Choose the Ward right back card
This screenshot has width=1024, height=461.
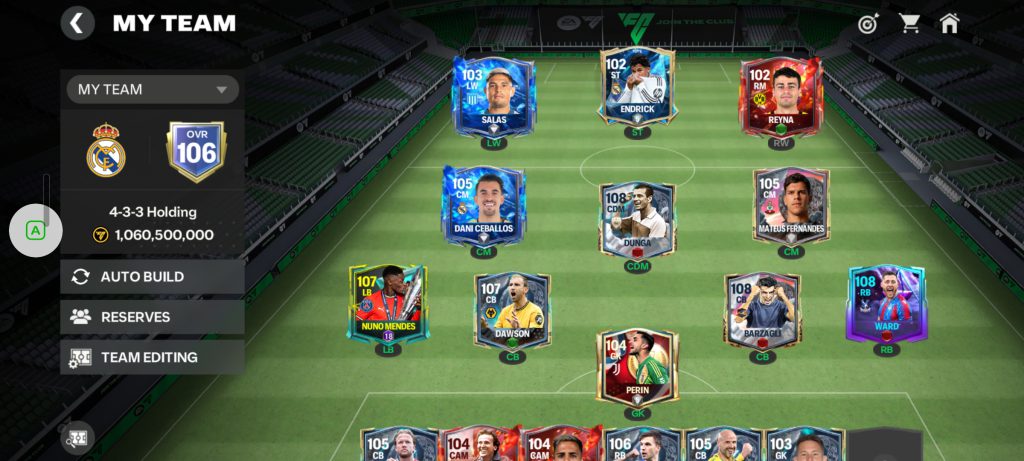click(x=886, y=303)
